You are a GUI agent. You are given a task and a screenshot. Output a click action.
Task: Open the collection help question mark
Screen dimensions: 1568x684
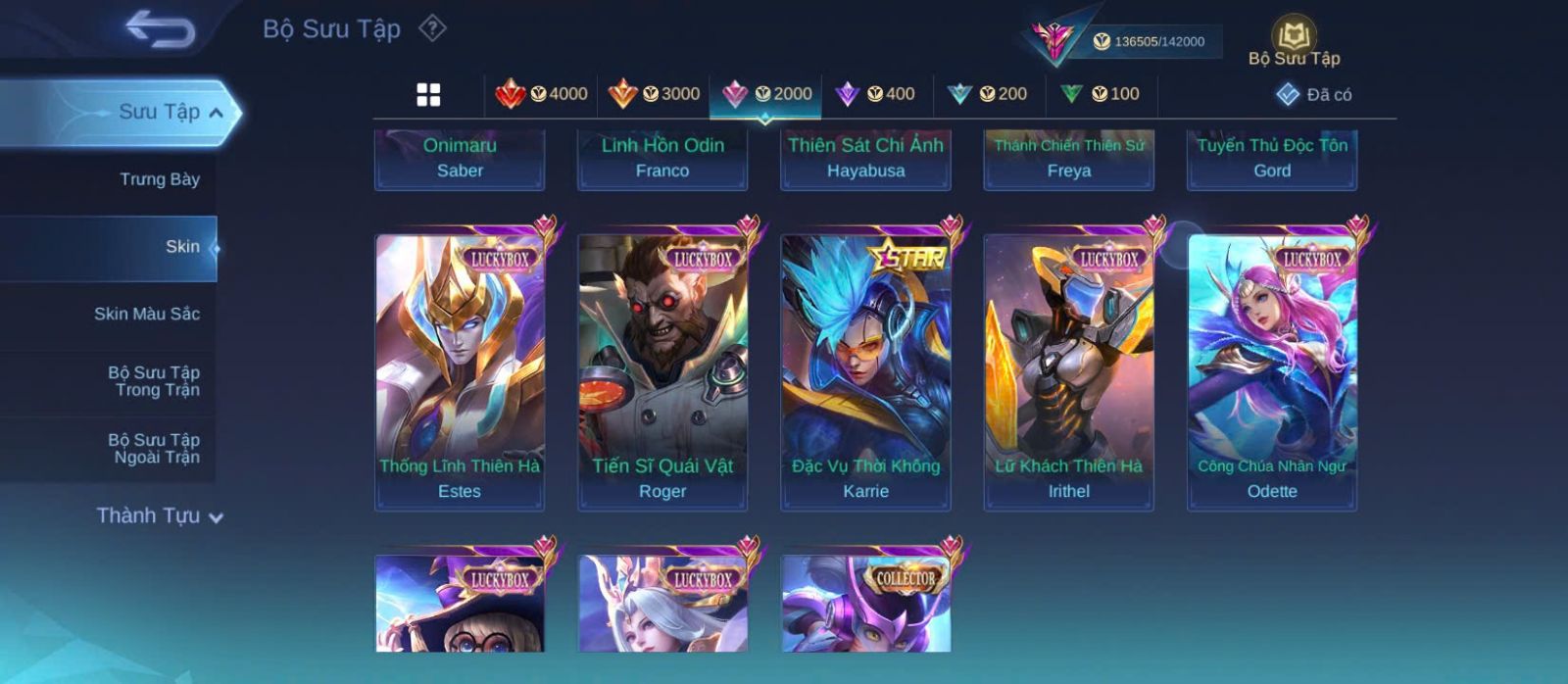(x=432, y=28)
